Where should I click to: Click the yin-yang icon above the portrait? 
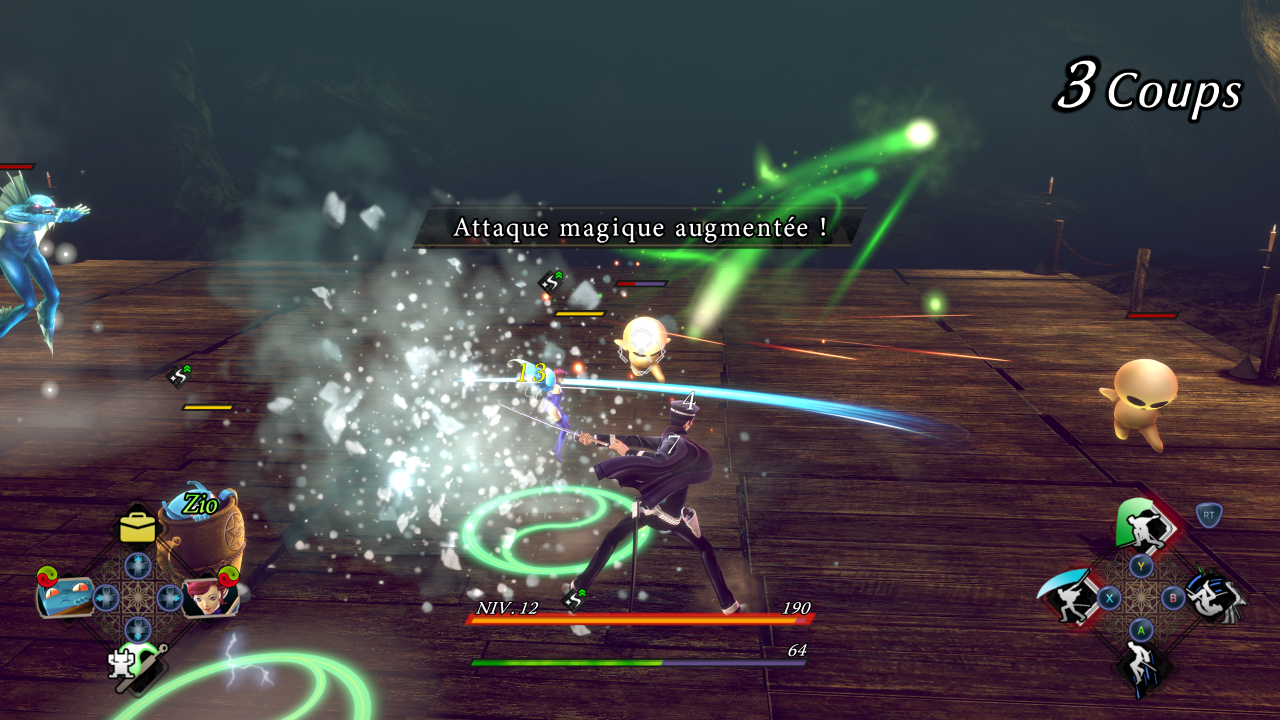[x=229, y=575]
